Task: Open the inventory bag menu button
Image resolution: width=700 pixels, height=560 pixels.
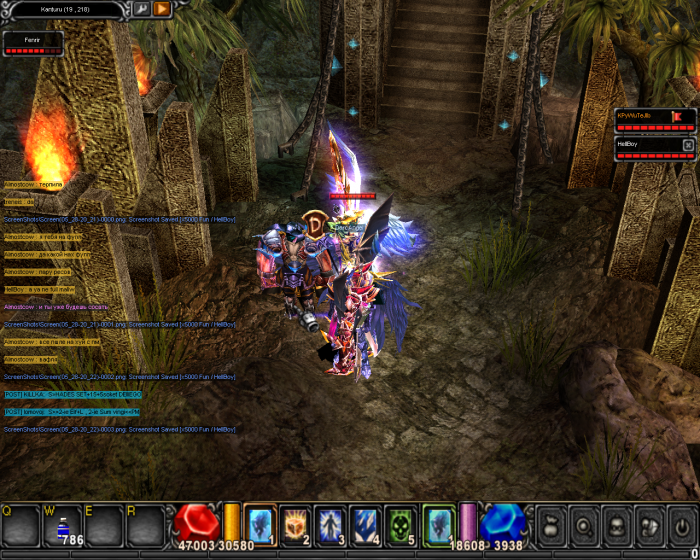Action: (552, 525)
